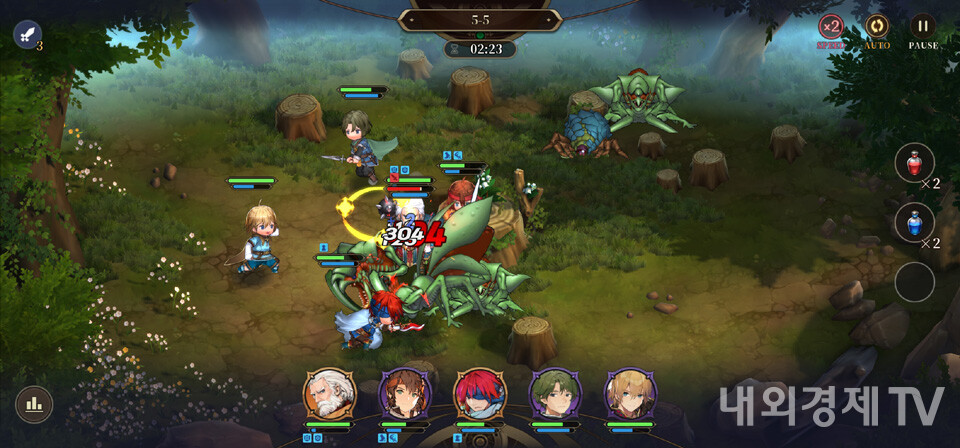The image size is (960, 448).
Task: Use the blue mana potion
Action: (914, 222)
